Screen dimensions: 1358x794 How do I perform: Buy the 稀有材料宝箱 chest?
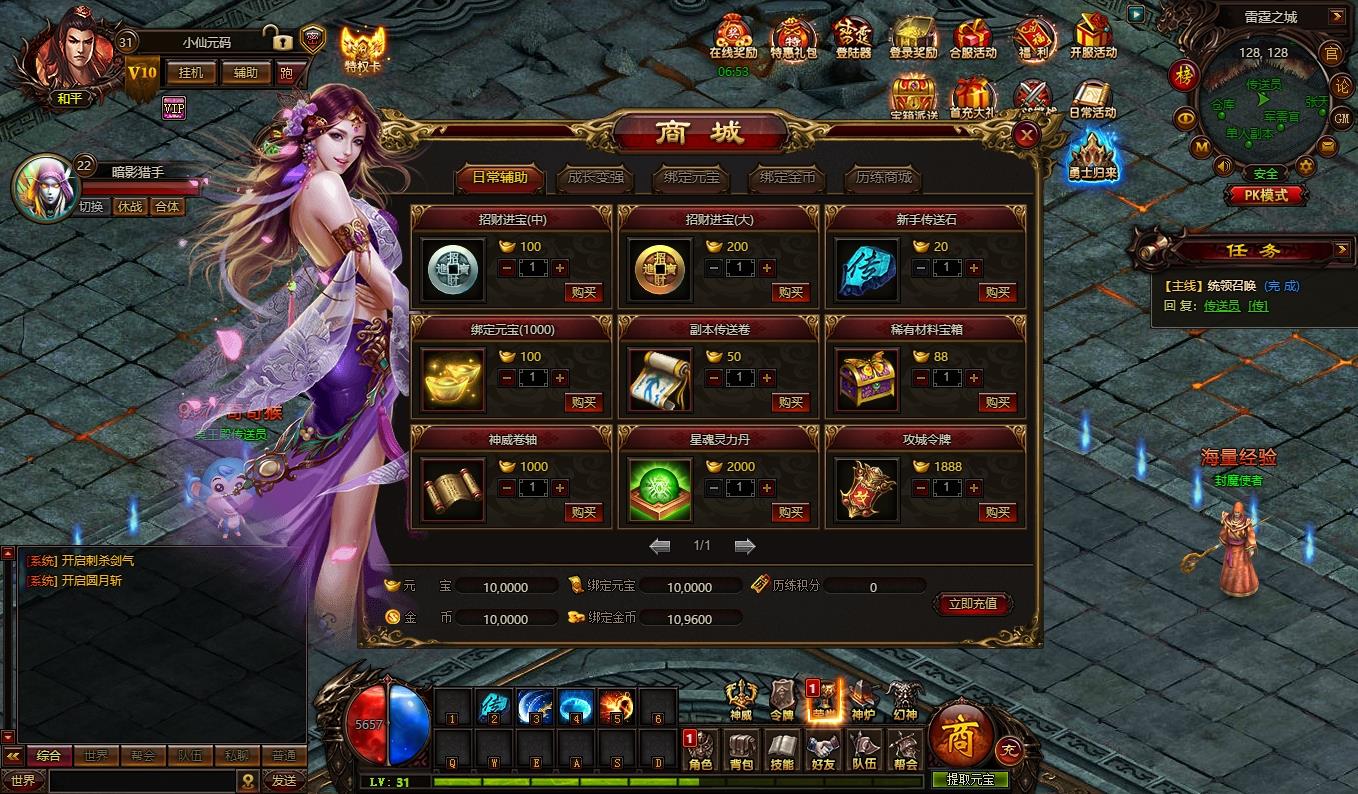pyautogui.click(x=997, y=402)
